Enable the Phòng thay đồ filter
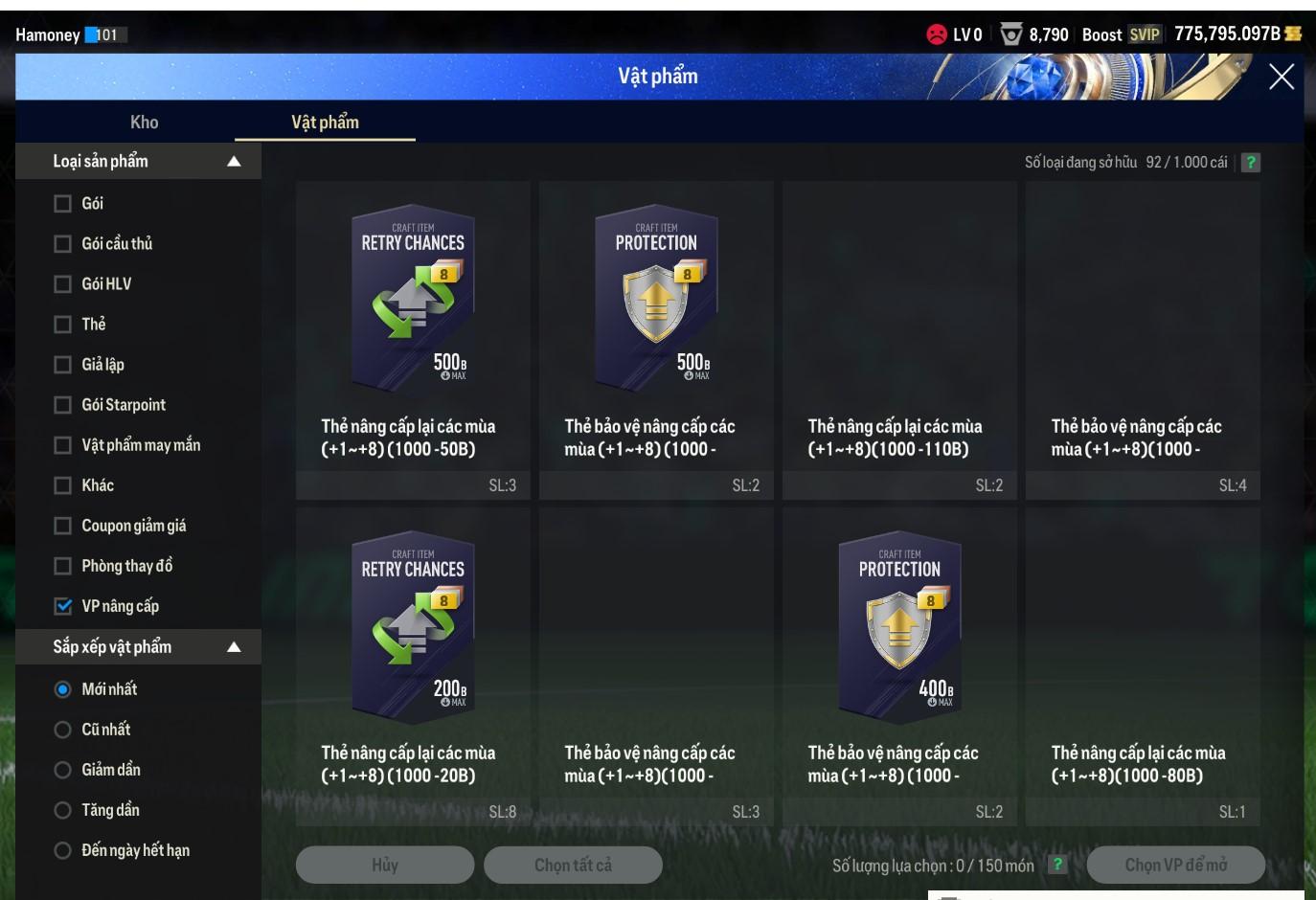 (63, 566)
